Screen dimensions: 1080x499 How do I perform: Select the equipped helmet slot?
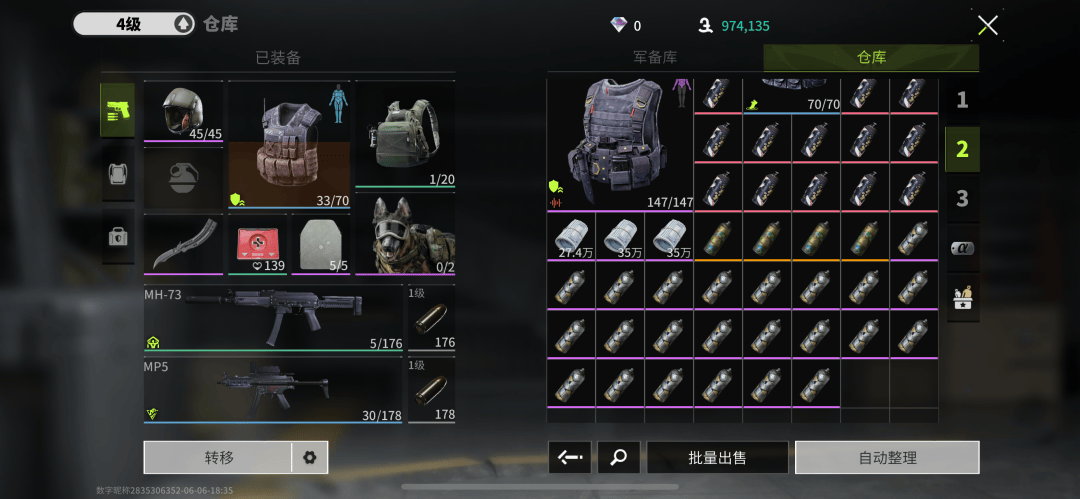coord(183,112)
